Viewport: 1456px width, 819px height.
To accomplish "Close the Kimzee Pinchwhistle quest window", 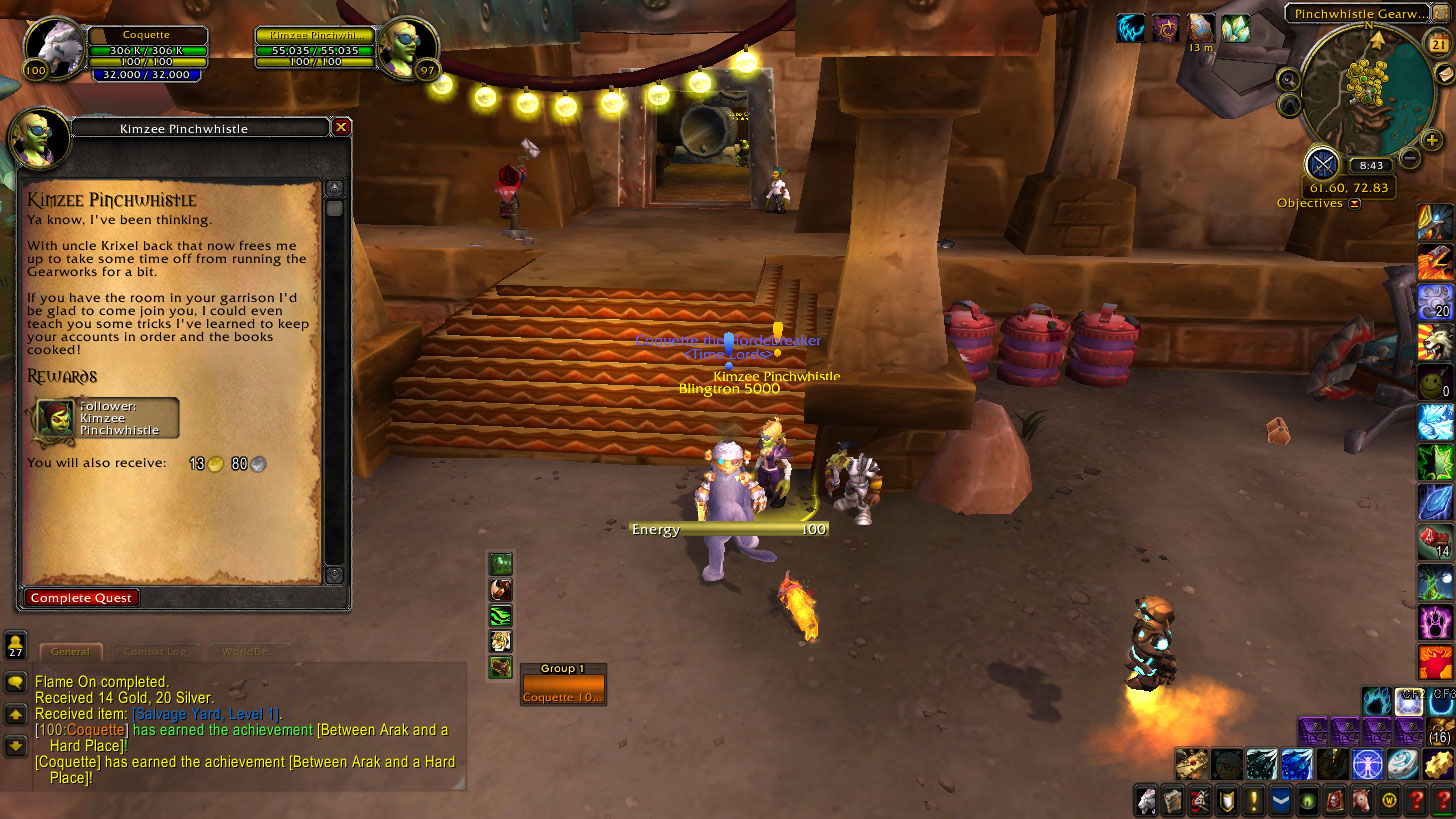I will click(341, 127).
